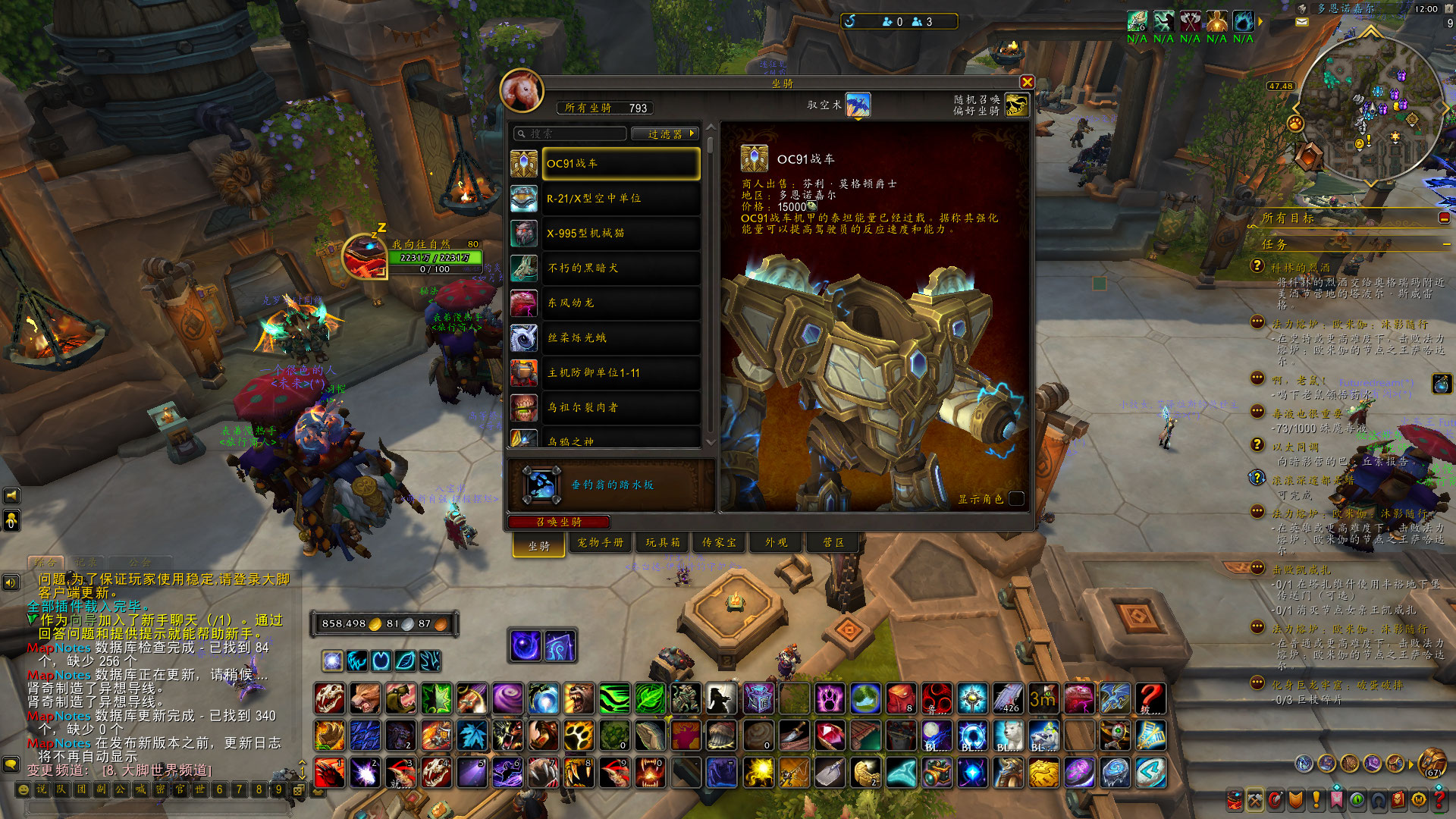Click the red 召唤坐骑 summon button
The height and width of the screenshot is (819, 1456).
(x=559, y=522)
